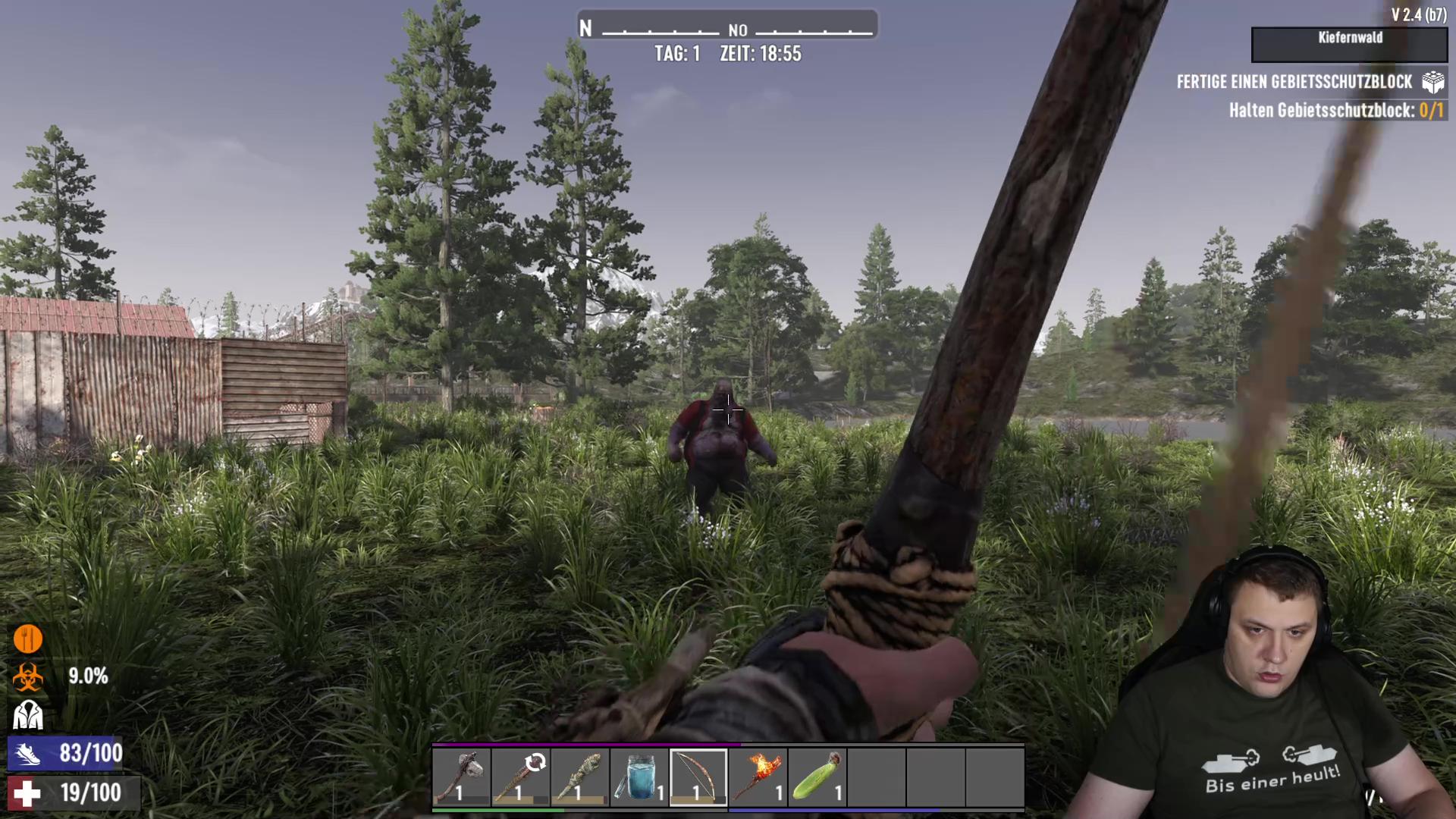Select the corn cob hotbar slot

(816, 777)
